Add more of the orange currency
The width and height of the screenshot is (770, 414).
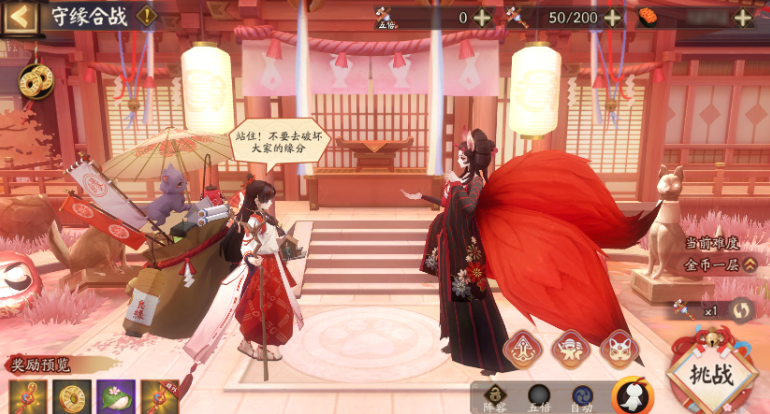point(742,17)
